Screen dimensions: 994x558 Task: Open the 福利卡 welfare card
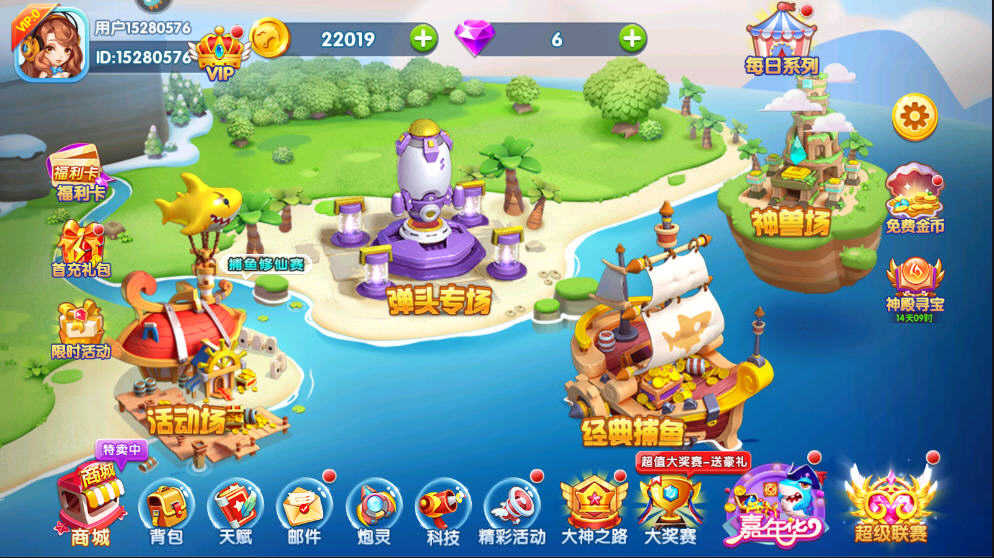pos(78,173)
